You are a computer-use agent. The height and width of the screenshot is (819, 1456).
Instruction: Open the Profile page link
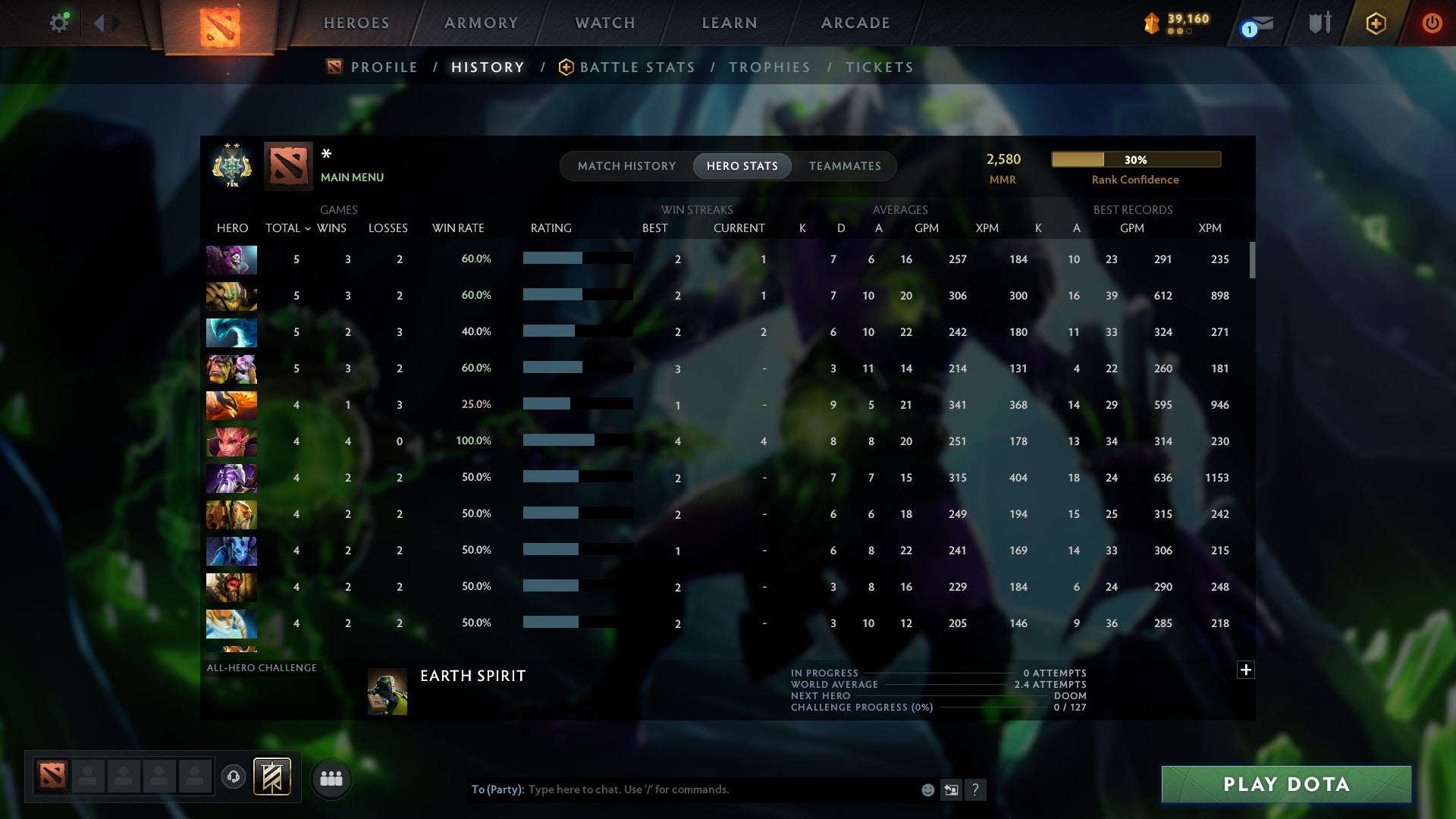383,67
